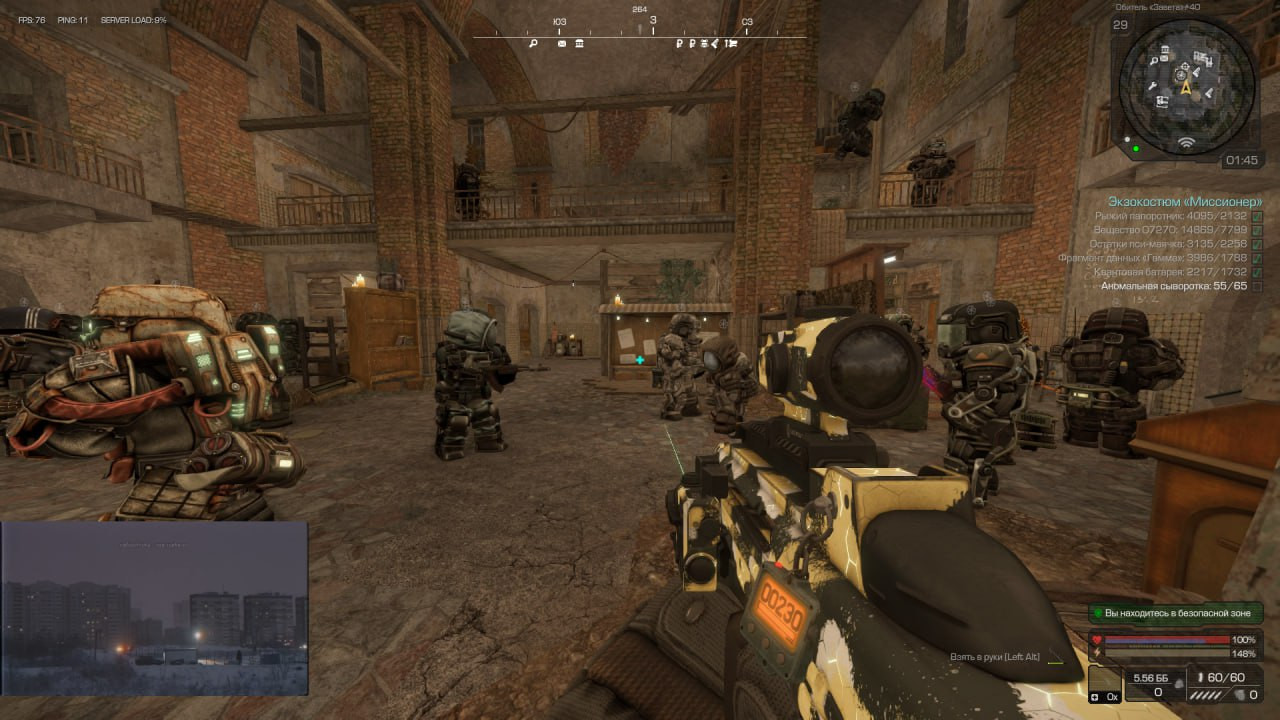Toggle the Квантовая батарея checkbox
Viewport: 1280px width, 720px height.
pyautogui.click(x=1257, y=272)
